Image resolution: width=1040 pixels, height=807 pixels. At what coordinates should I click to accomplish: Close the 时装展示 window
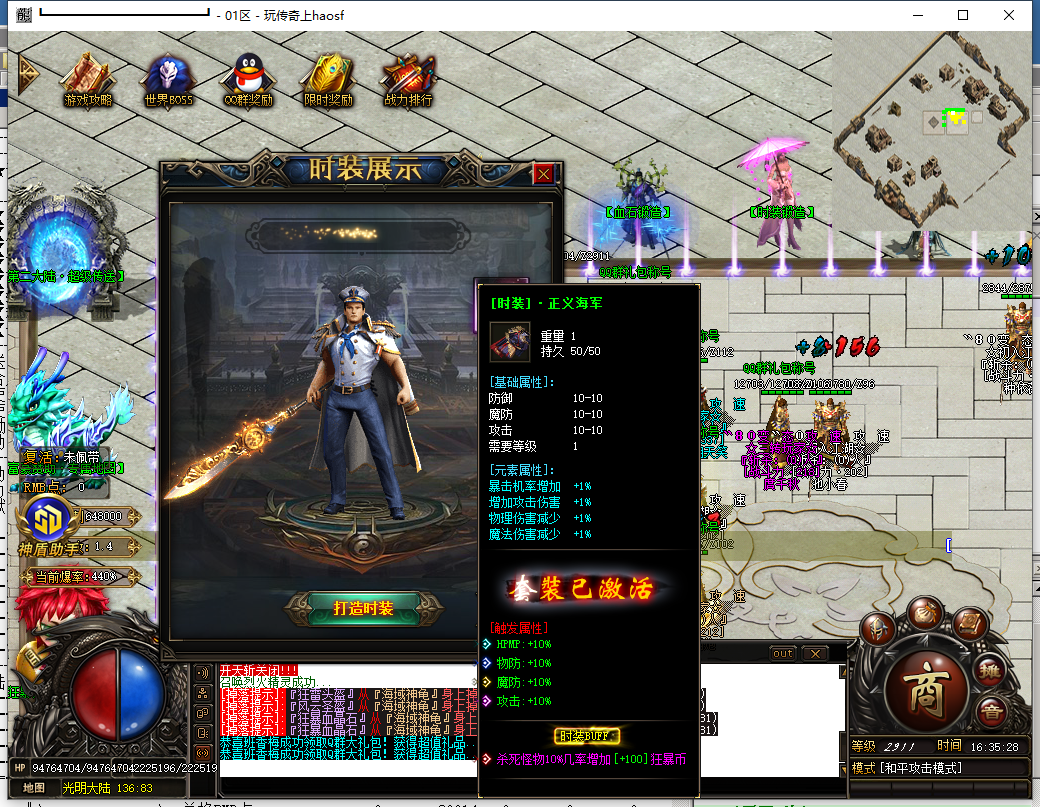[x=543, y=173]
